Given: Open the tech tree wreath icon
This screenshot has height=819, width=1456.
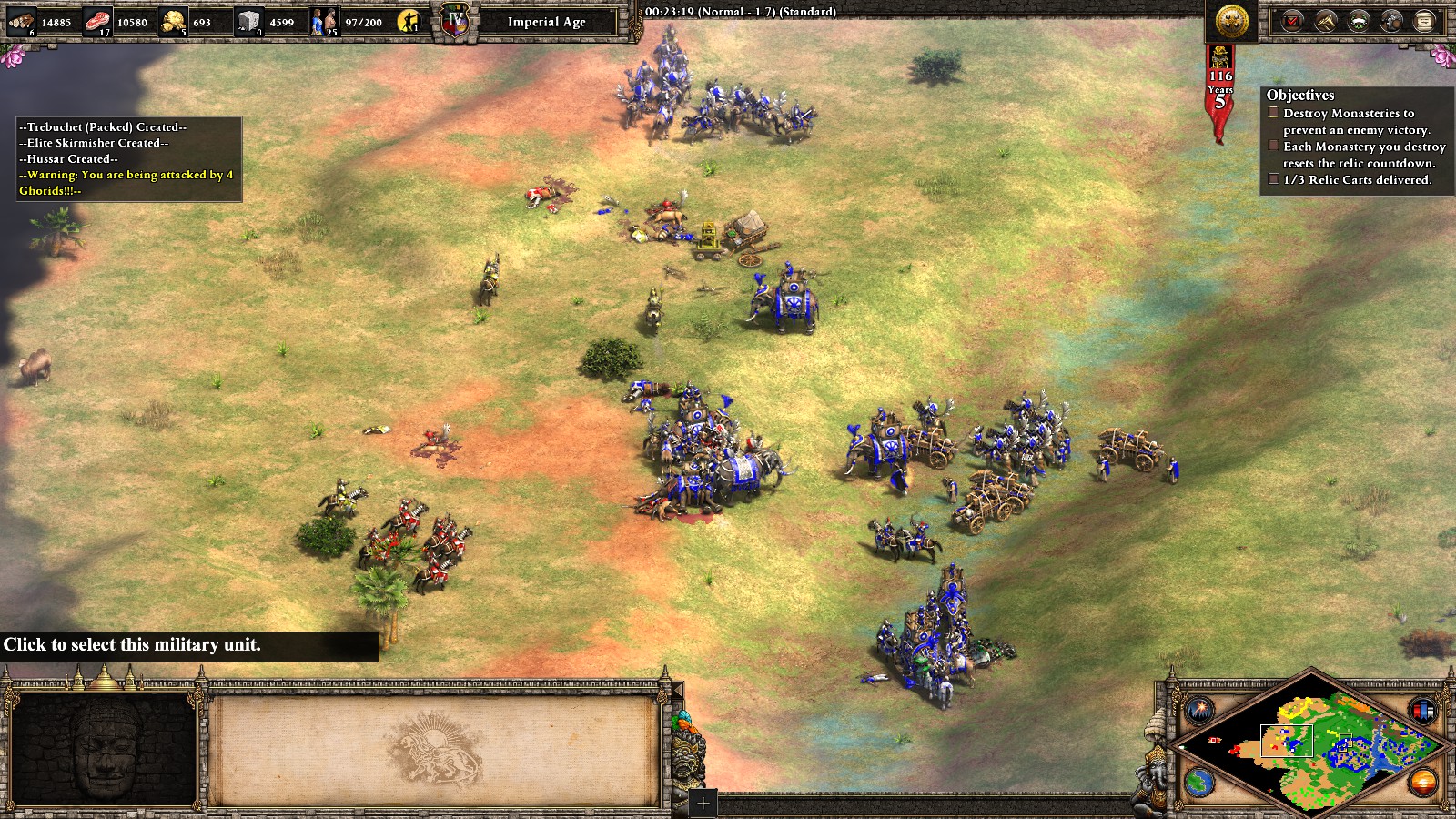Looking at the screenshot, I should point(1359,21).
